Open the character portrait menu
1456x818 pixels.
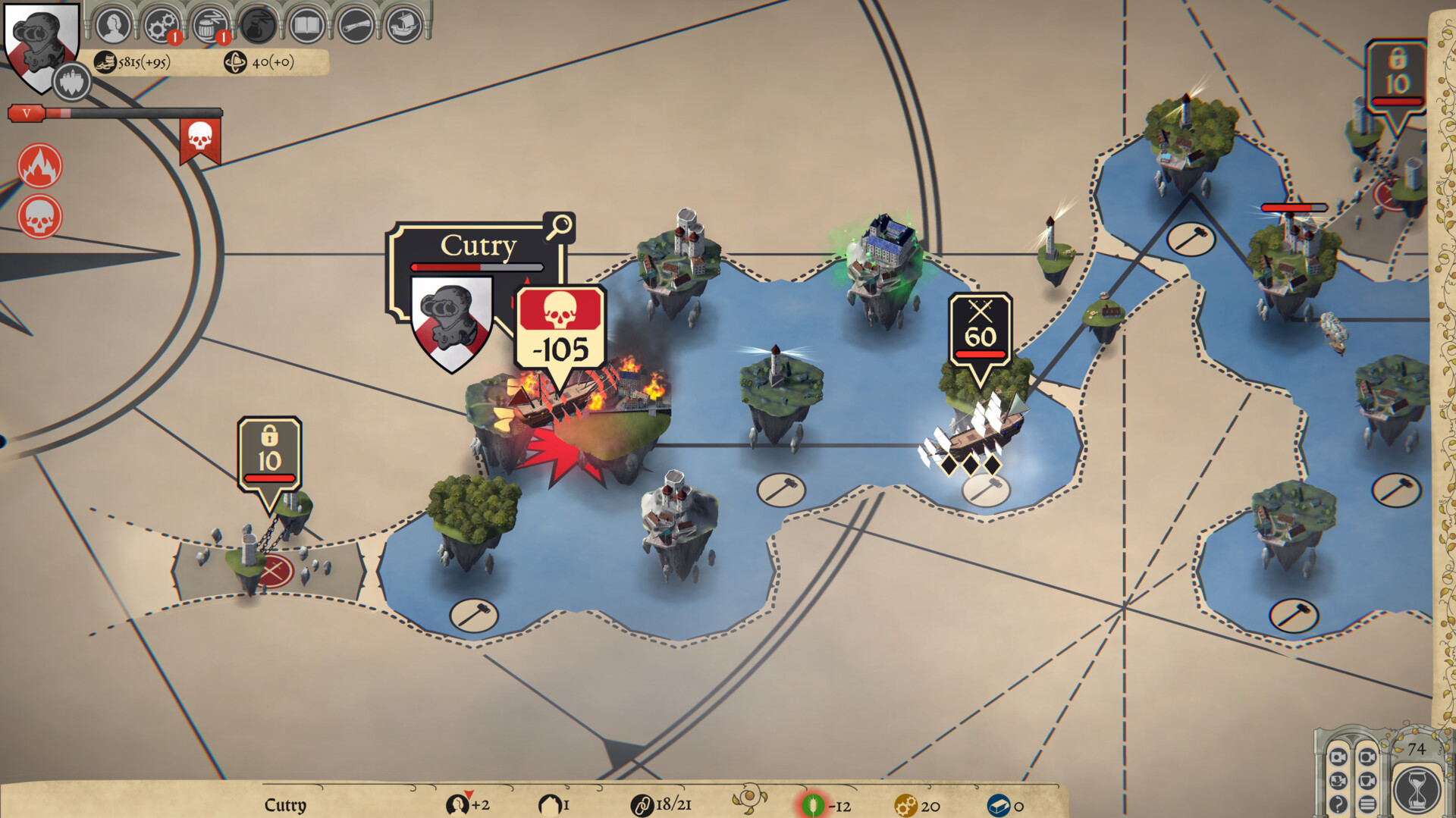[113, 25]
